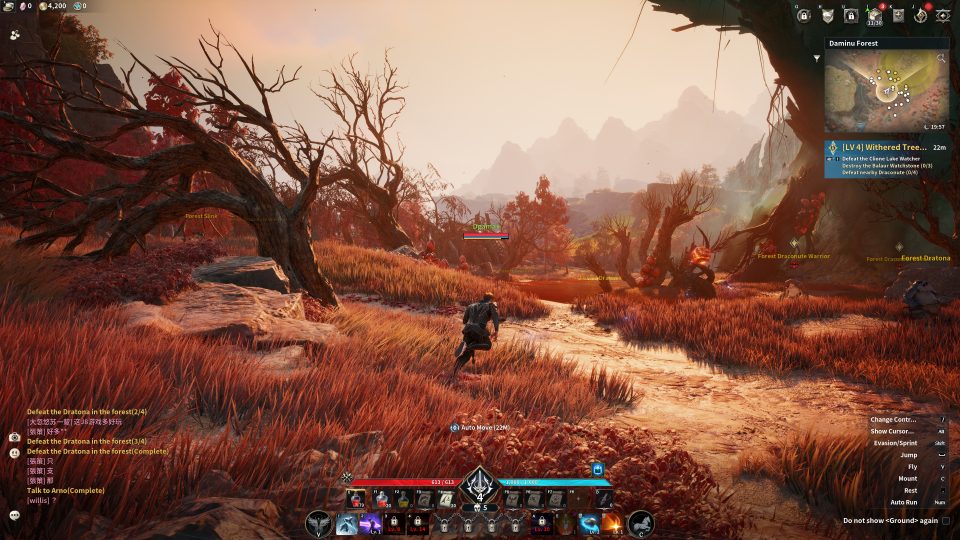Activate the blue swirl skill
Viewport: 960px width, 540px height.
pos(589,523)
